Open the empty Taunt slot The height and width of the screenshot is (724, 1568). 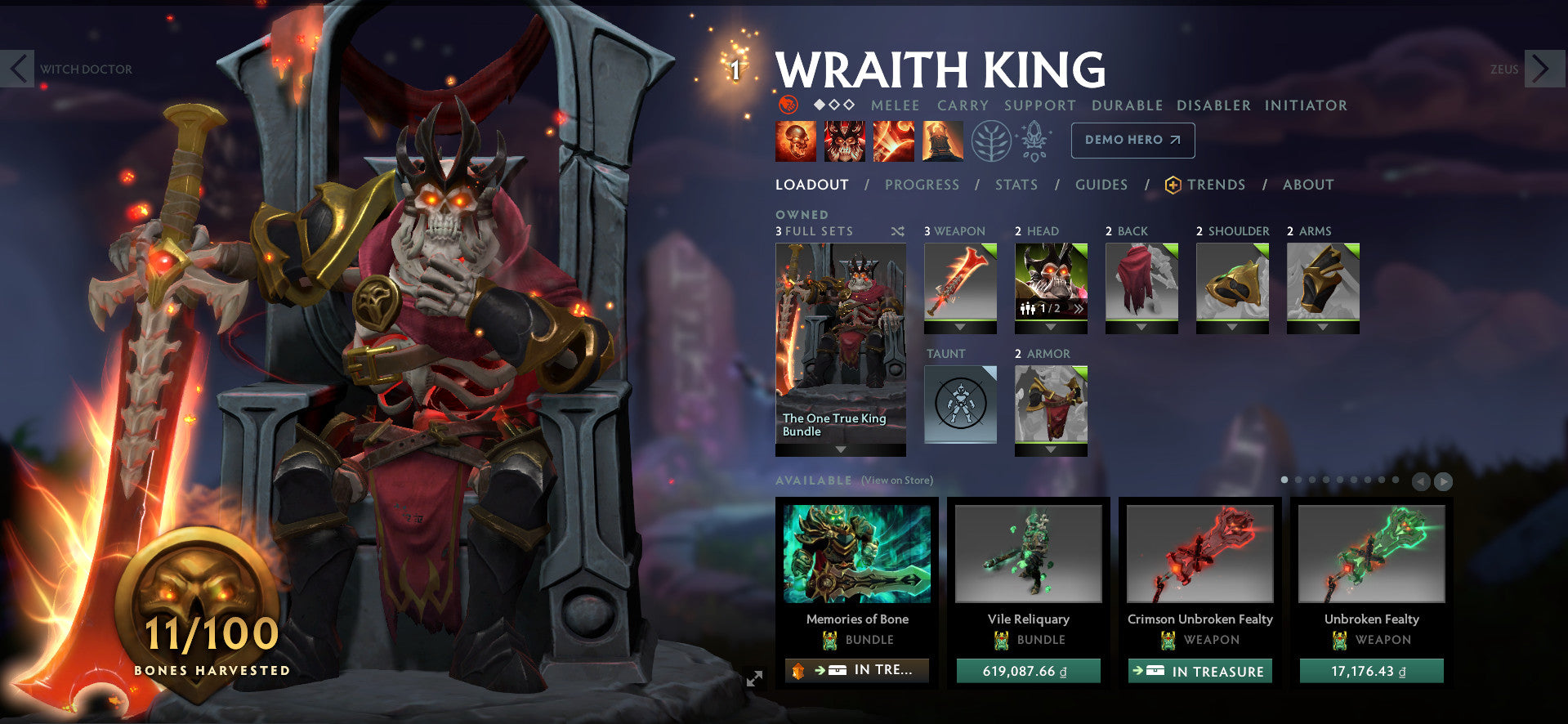[960, 404]
